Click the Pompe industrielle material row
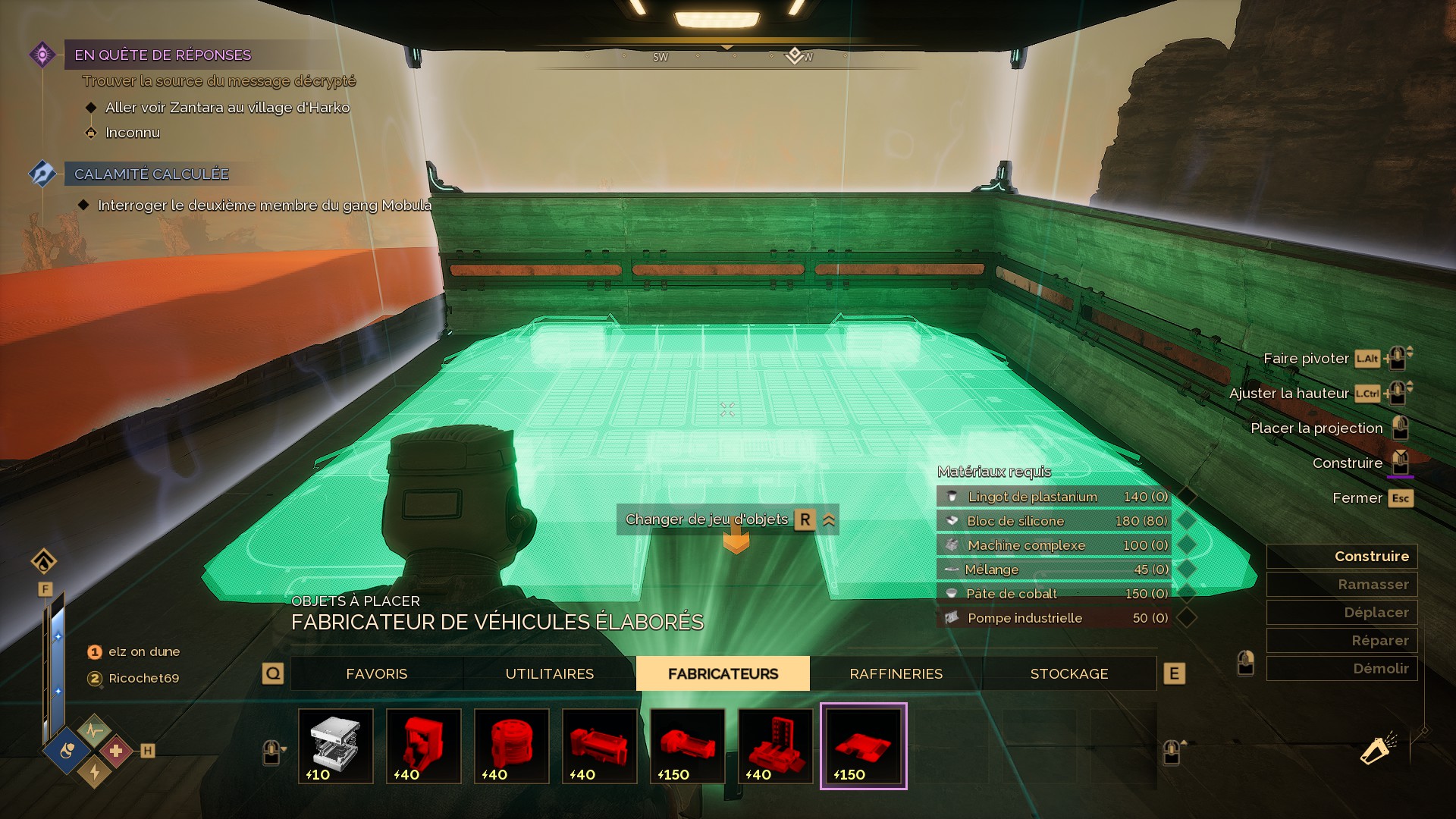1456x819 pixels. click(x=1054, y=618)
